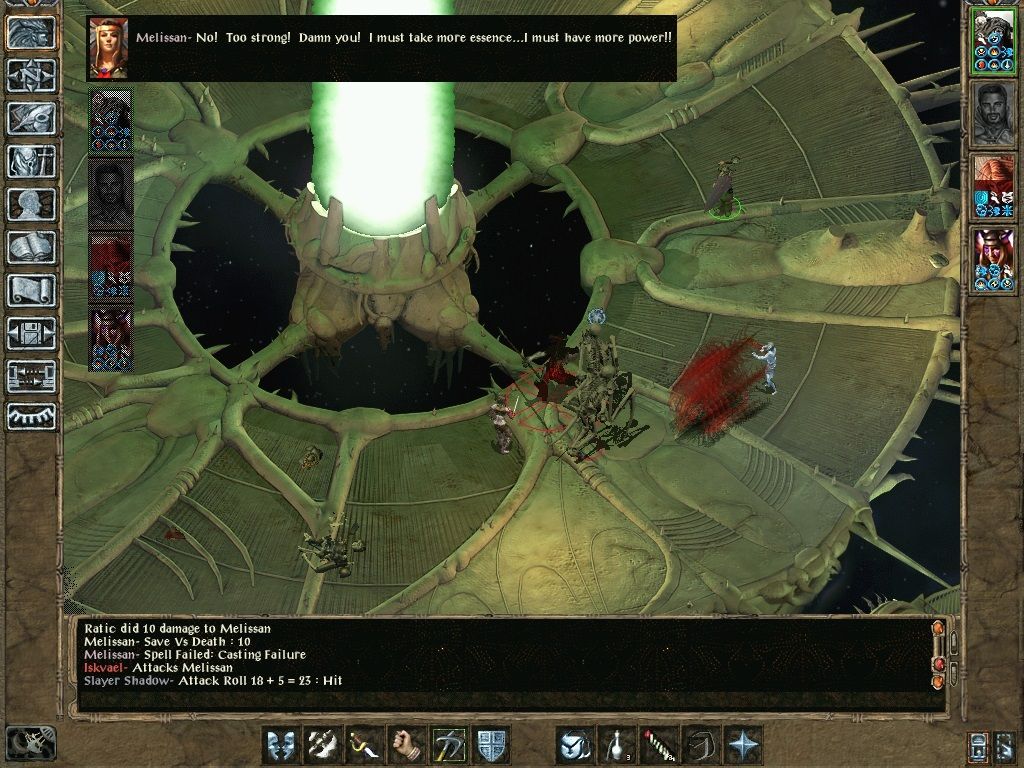The width and height of the screenshot is (1024, 768).
Task: Open the inventory screen with armored figure
Action: point(31,161)
